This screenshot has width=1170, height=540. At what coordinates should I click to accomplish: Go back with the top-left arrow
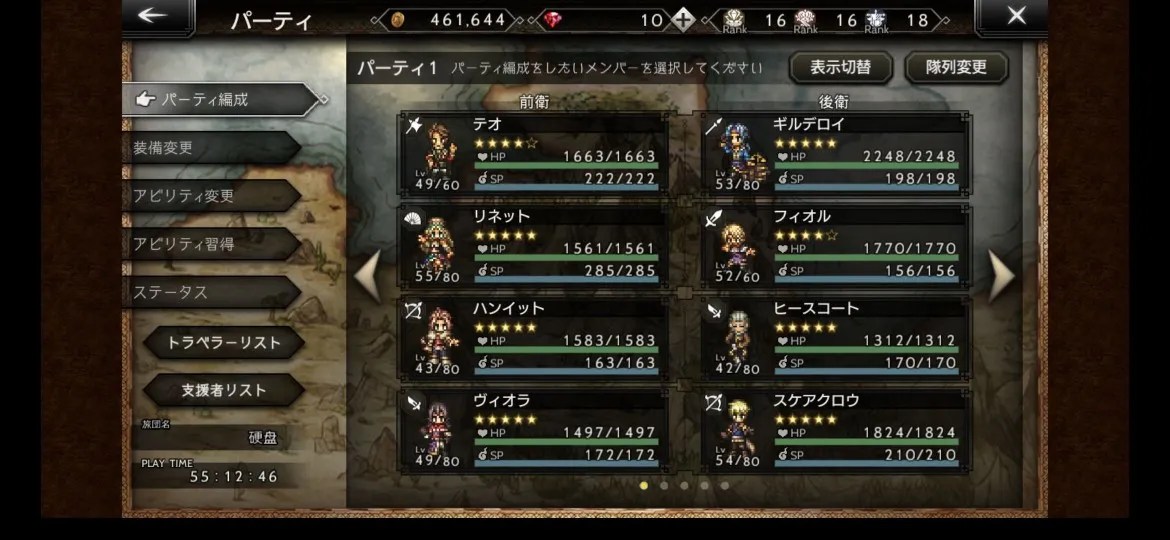pos(152,16)
